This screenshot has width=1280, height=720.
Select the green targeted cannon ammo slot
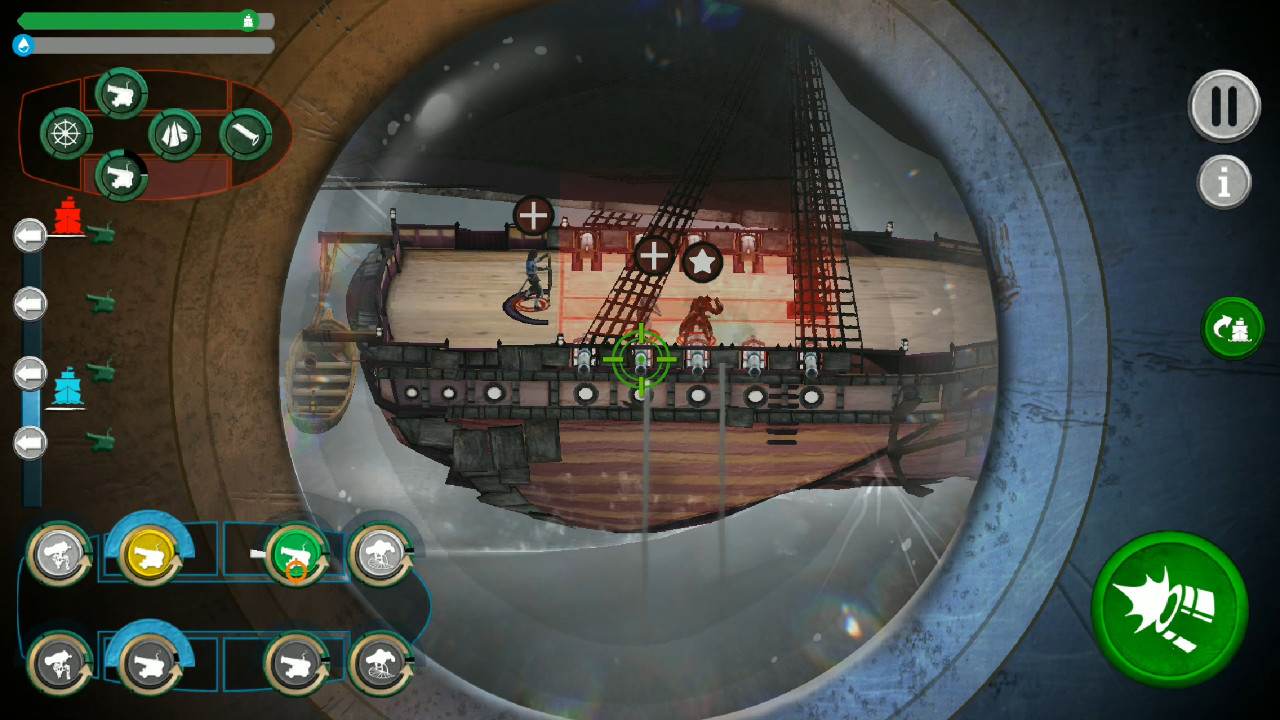[x=295, y=550]
